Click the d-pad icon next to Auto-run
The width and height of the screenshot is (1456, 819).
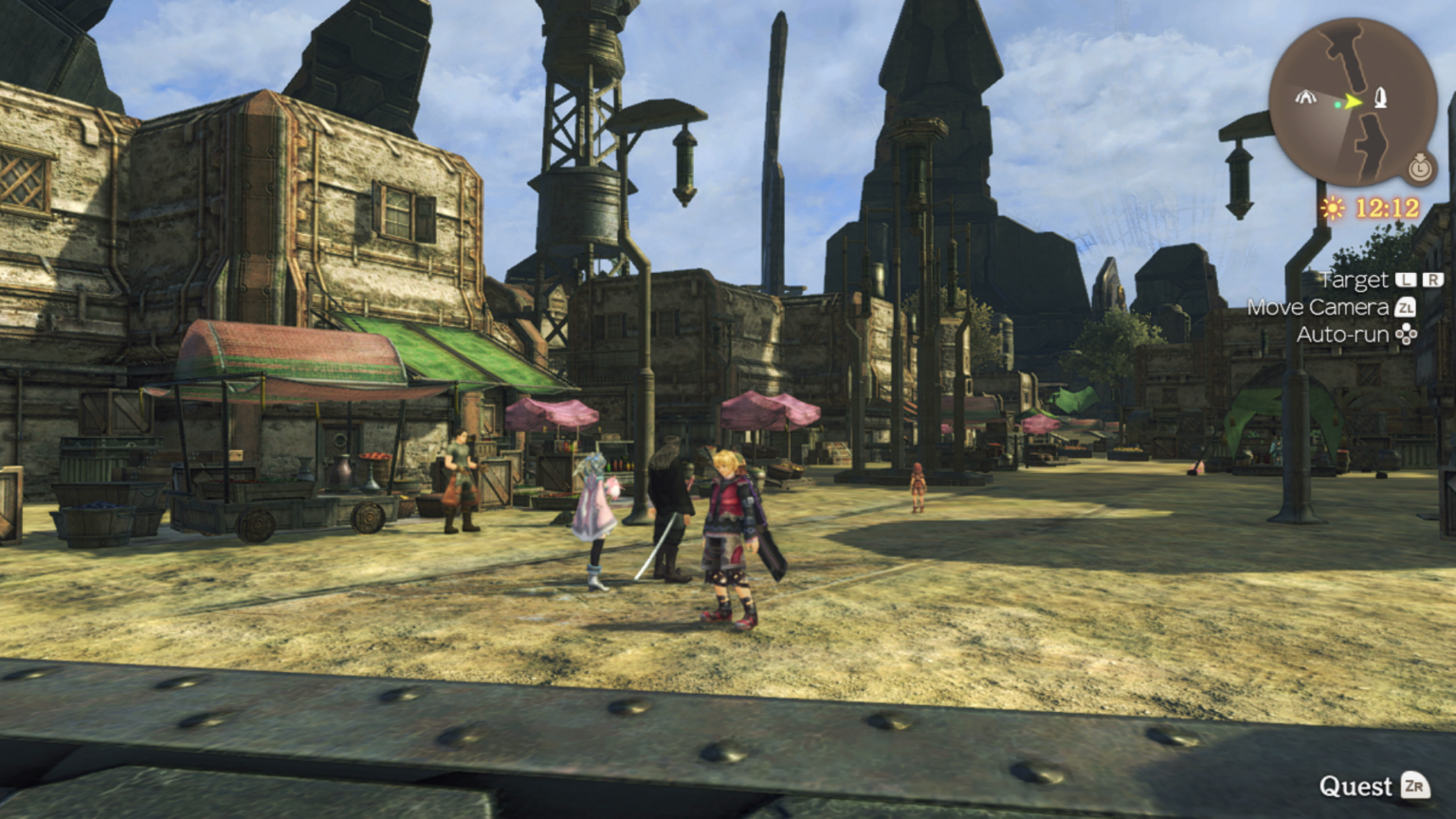point(1406,335)
